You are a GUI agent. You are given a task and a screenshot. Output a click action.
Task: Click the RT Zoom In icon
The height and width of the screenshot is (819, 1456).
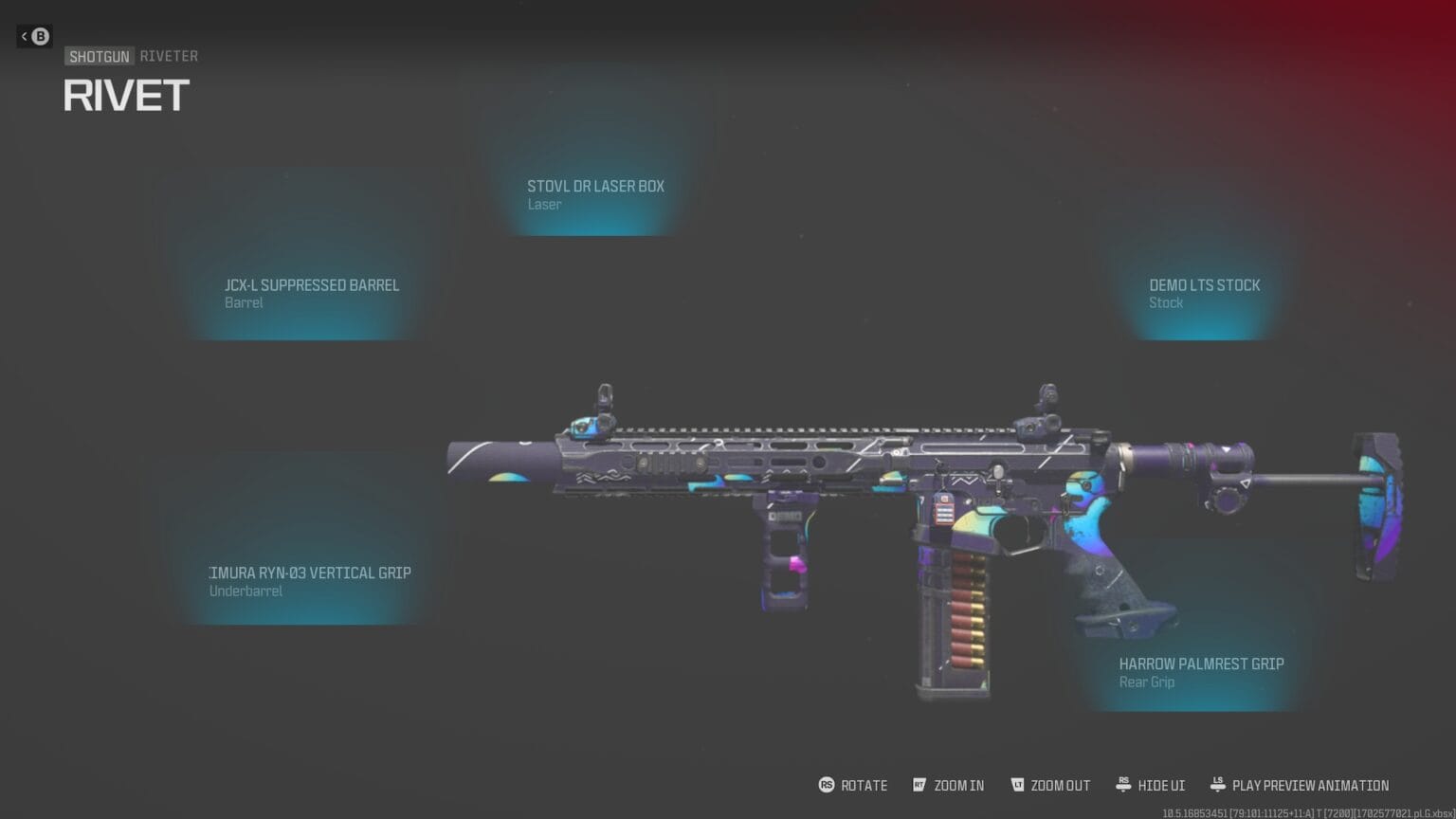pyautogui.click(x=918, y=785)
